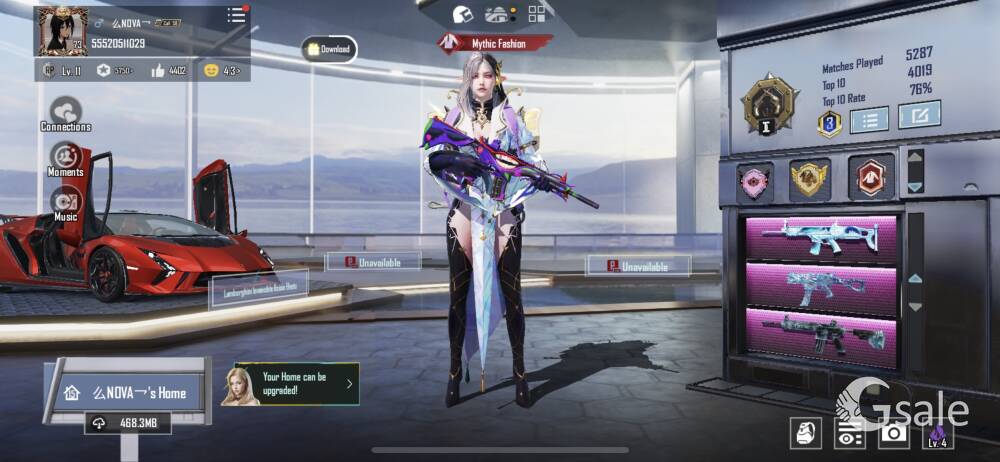The width and height of the screenshot is (1000, 462).
Task: Switch to the vehicle icon tab
Action: 497,14
